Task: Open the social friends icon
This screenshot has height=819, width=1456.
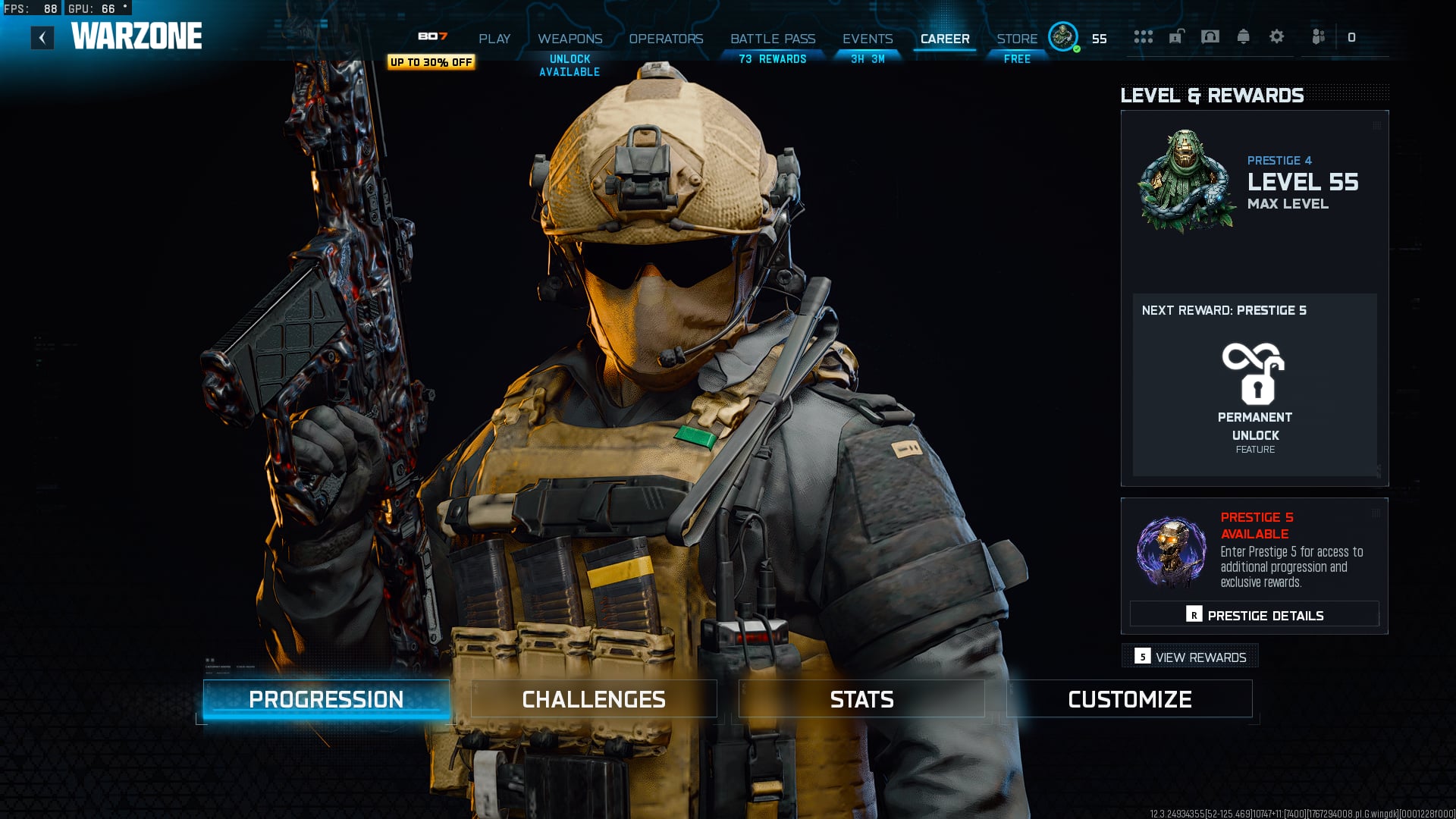Action: tap(1319, 36)
